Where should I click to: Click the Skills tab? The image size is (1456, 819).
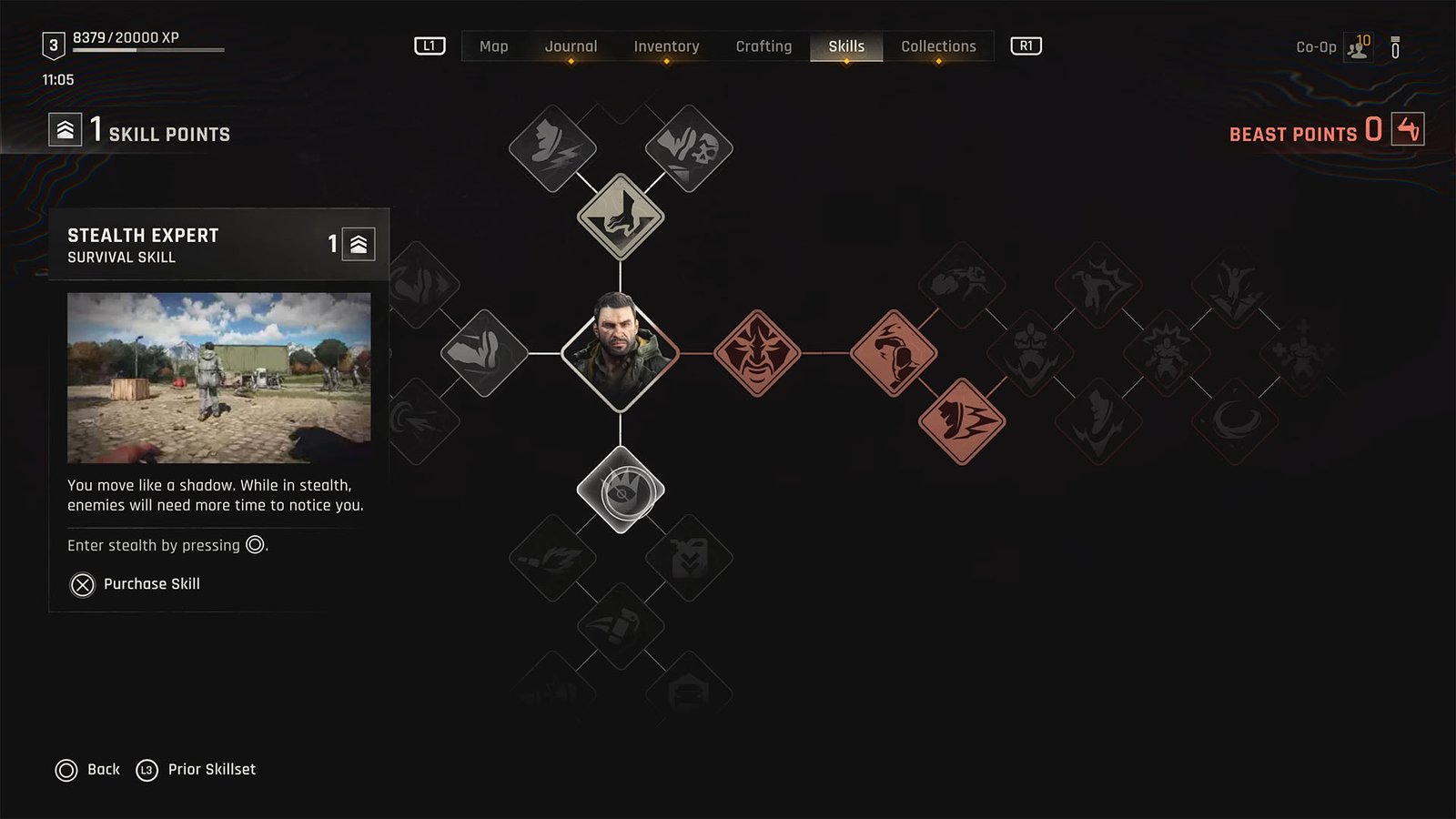click(846, 46)
